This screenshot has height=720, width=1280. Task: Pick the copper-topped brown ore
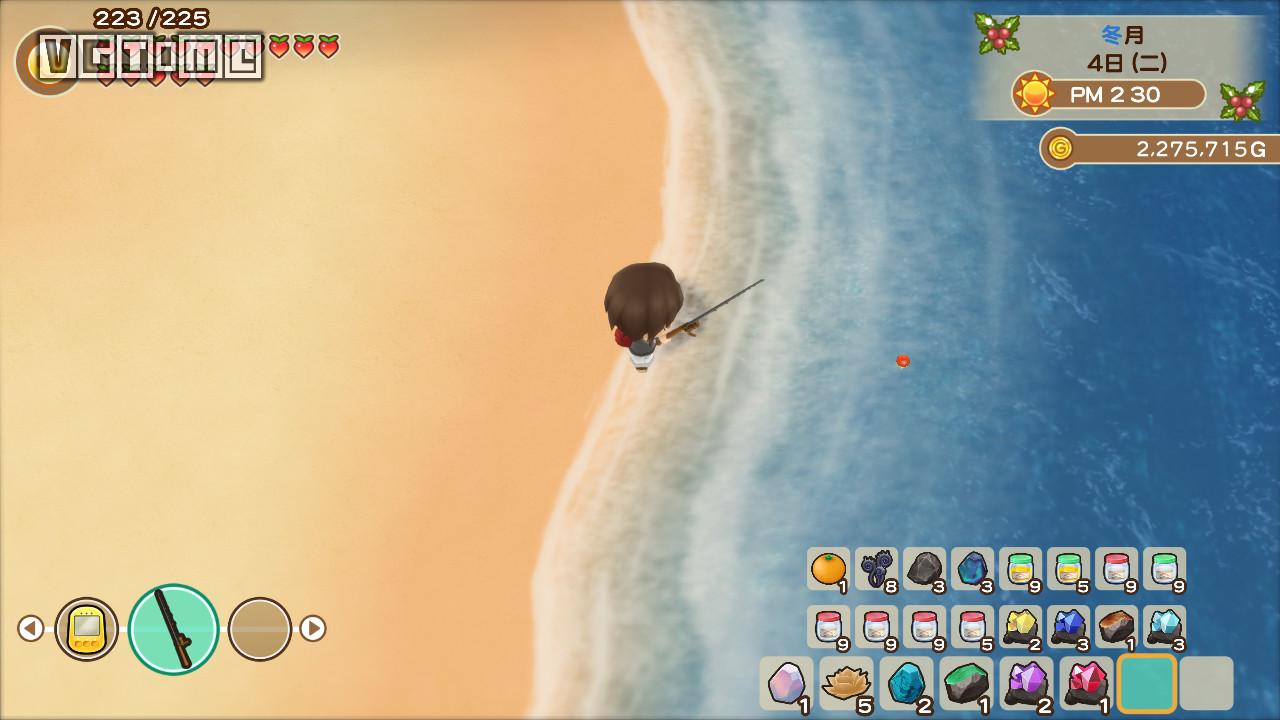[1116, 627]
